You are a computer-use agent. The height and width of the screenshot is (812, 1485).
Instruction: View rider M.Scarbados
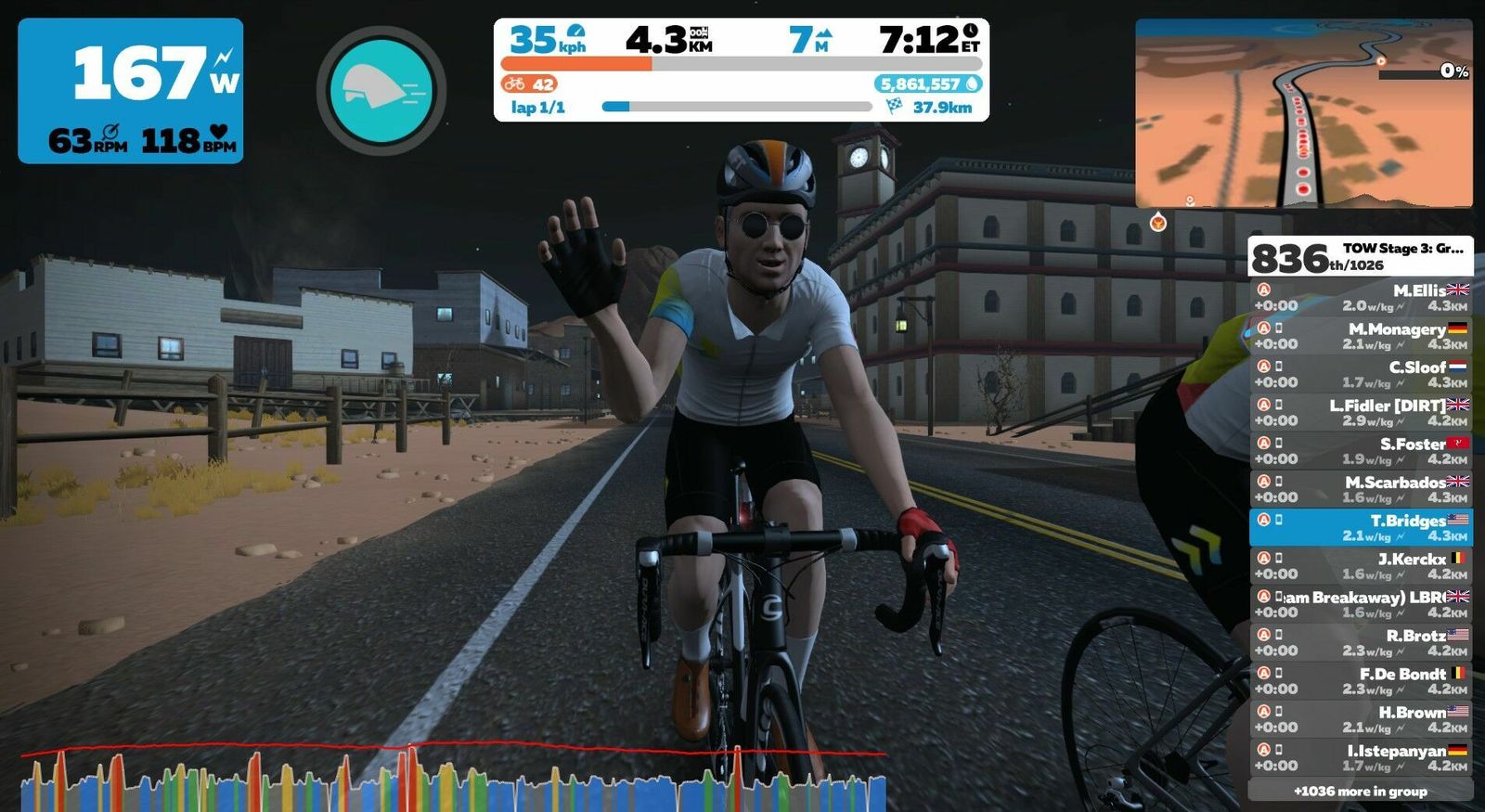click(x=1361, y=489)
